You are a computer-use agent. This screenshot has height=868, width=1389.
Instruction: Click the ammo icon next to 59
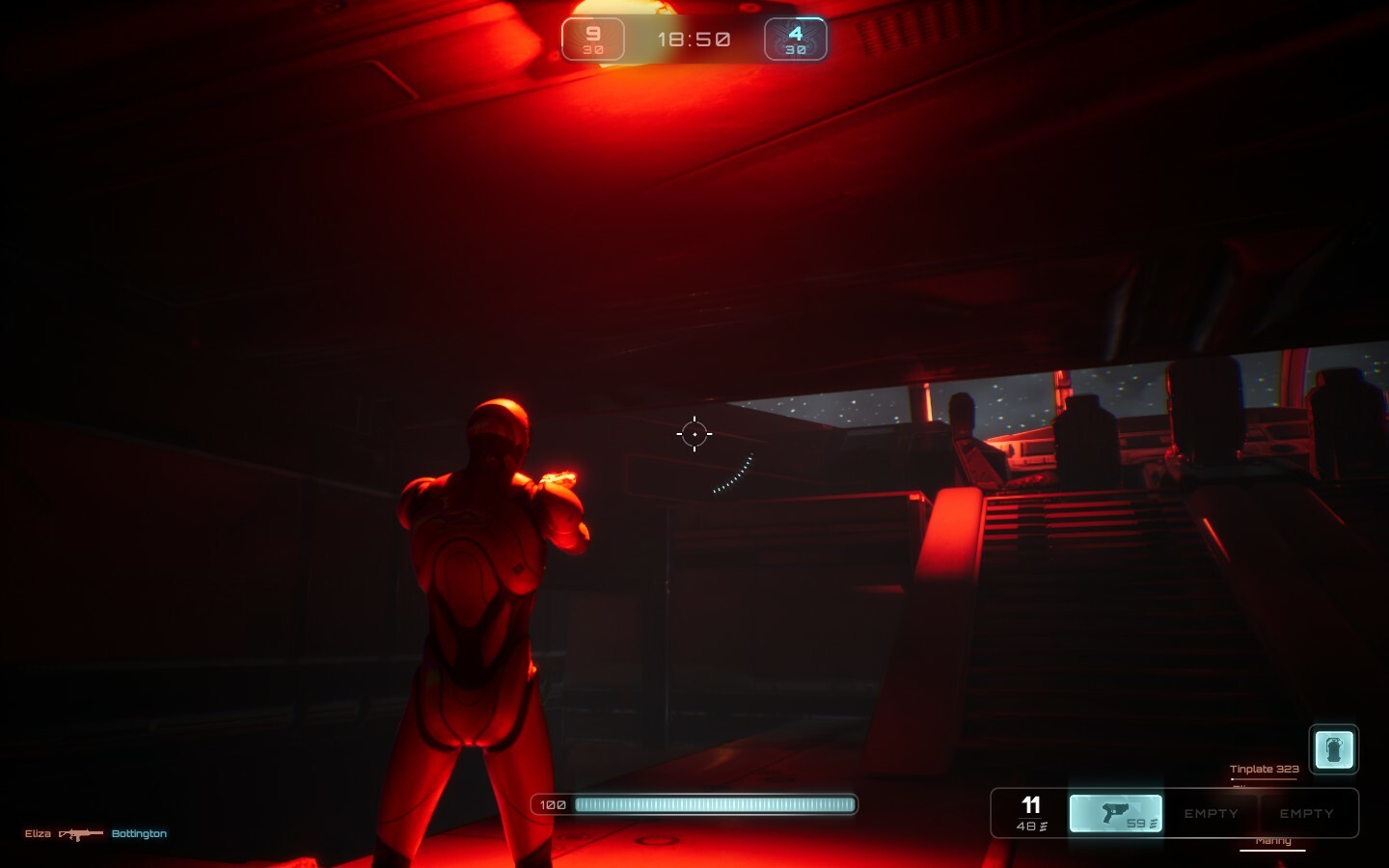[1152, 822]
